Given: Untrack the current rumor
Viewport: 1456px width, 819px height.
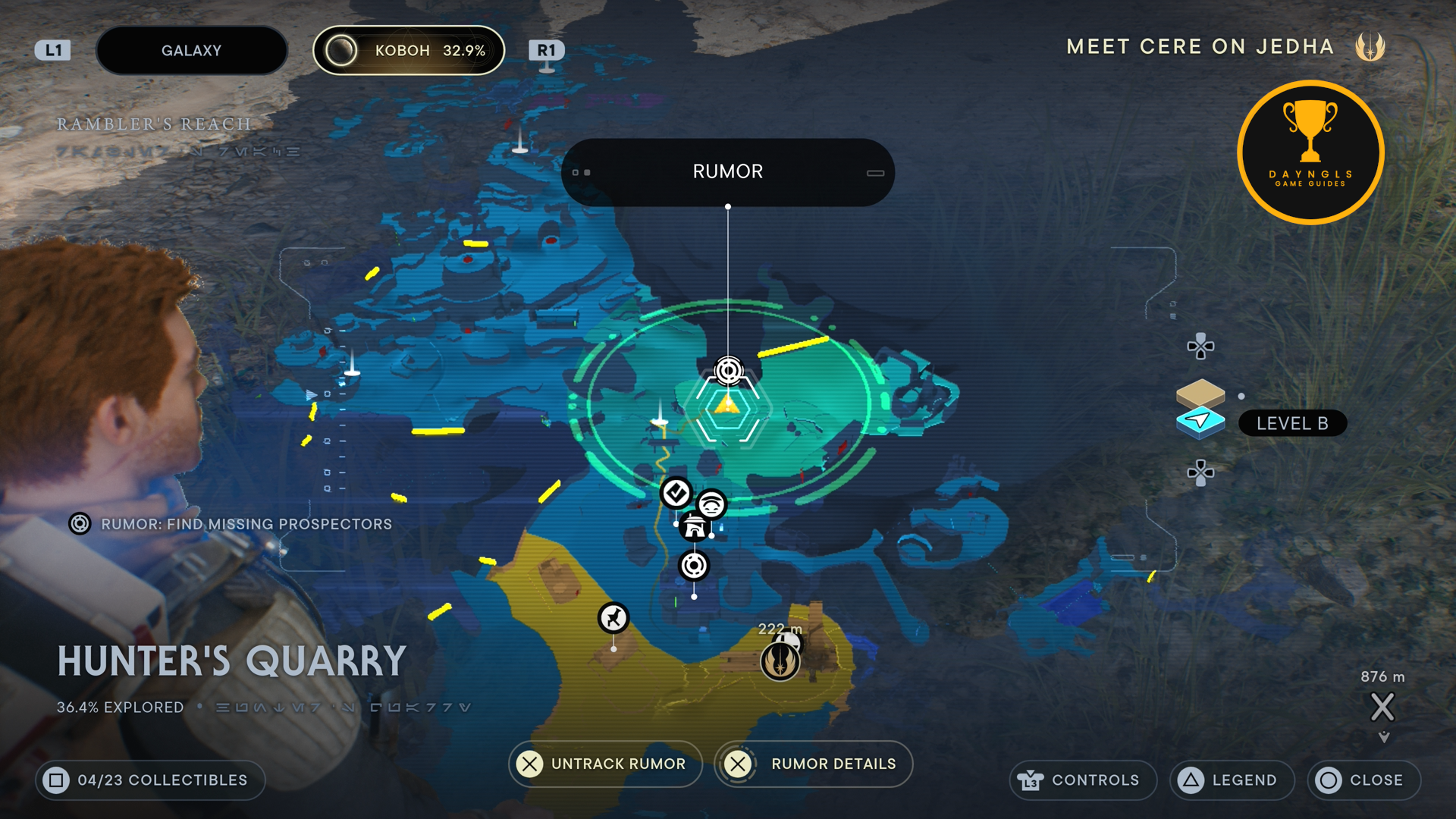Looking at the screenshot, I should click(604, 764).
